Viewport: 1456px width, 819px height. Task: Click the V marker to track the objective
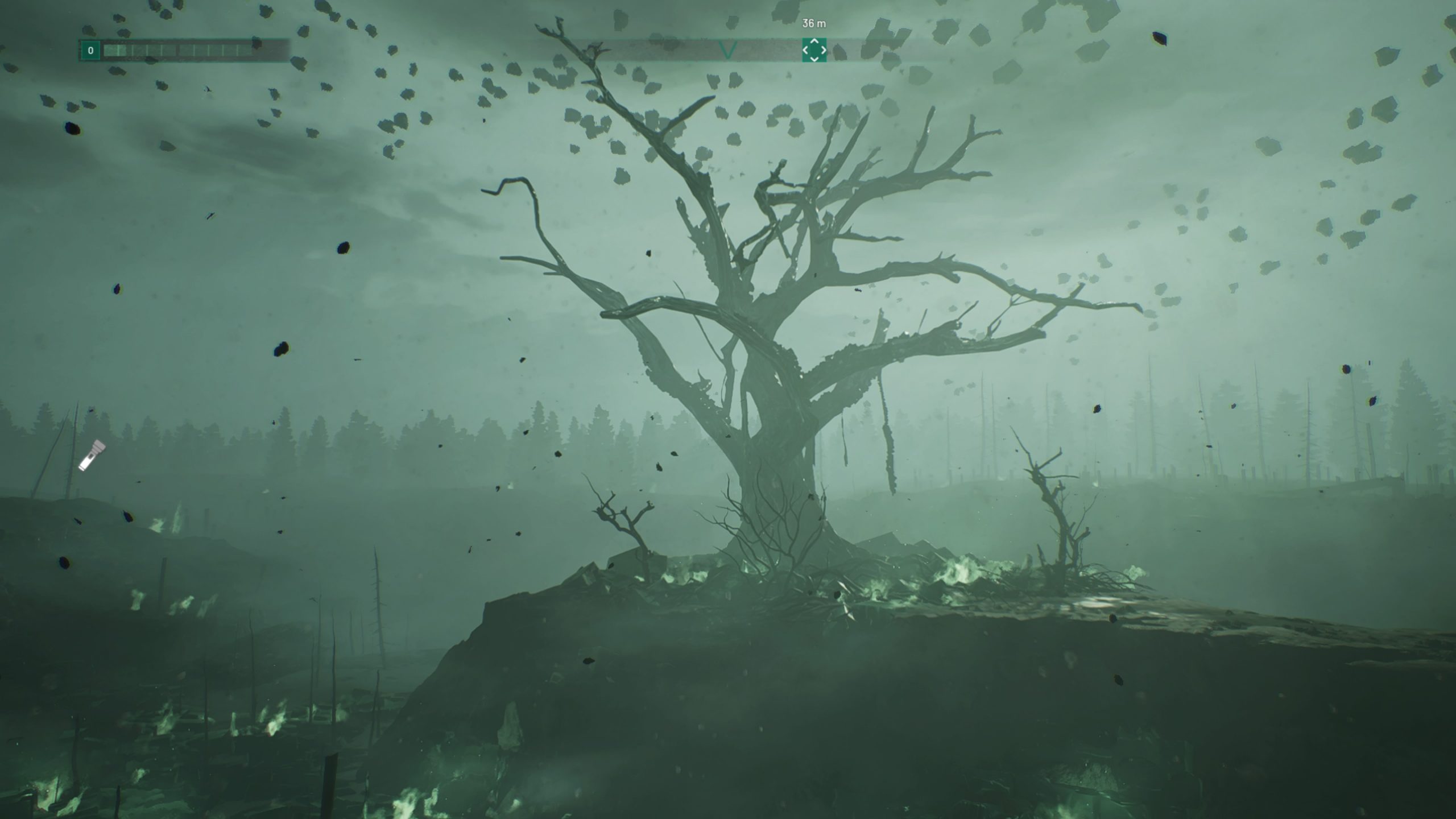click(727, 50)
